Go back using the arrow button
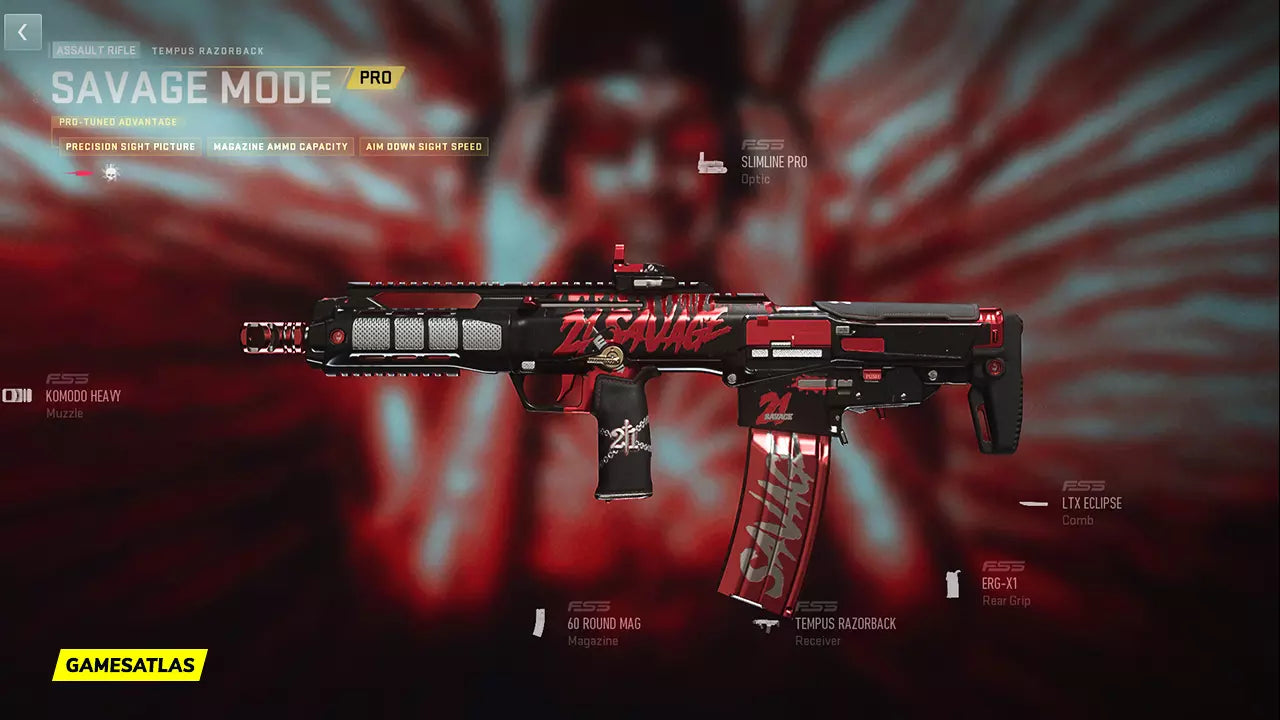This screenshot has width=1280, height=720. pos(22,32)
